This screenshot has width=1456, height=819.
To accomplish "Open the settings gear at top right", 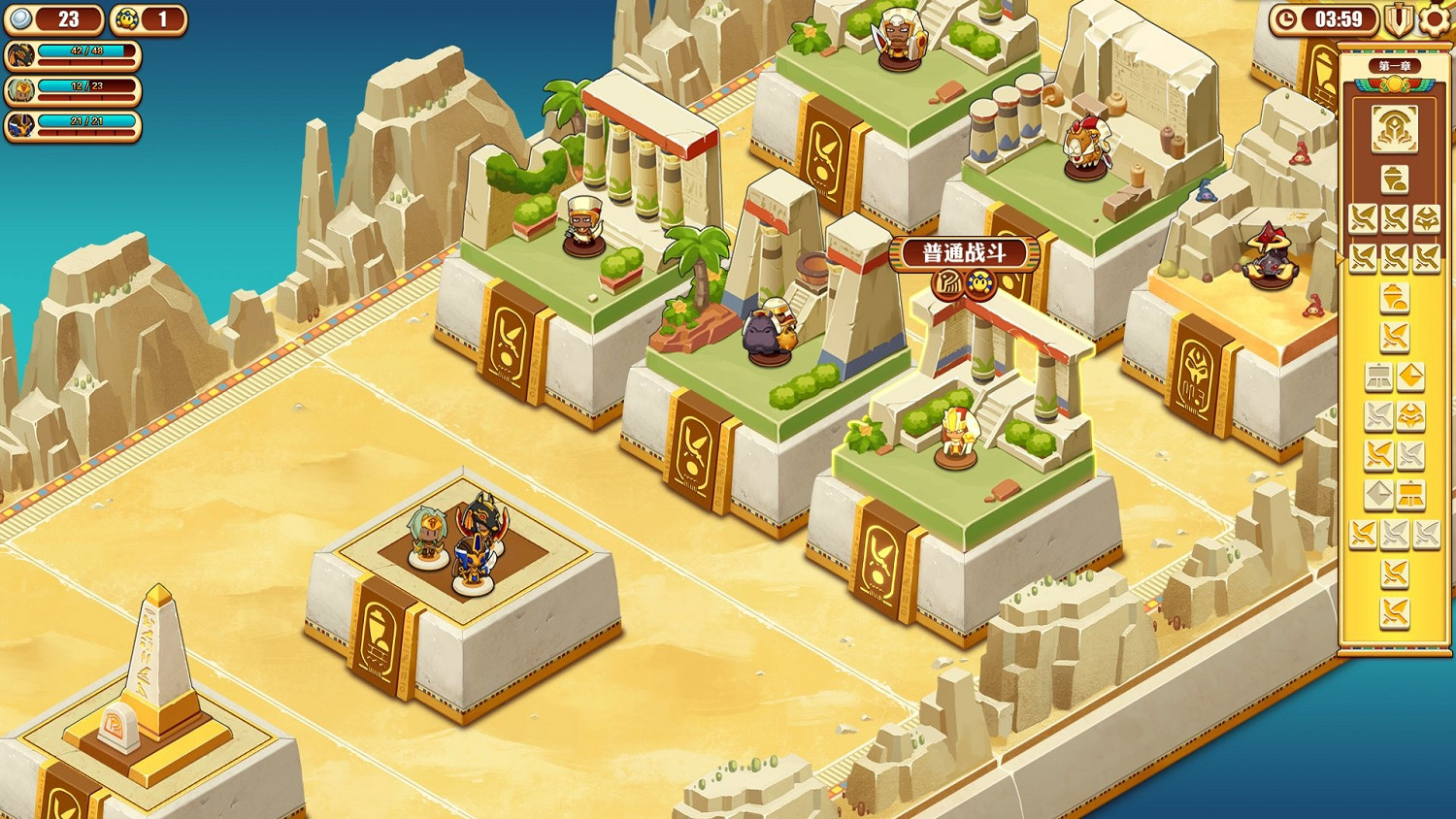I will click(1432, 19).
